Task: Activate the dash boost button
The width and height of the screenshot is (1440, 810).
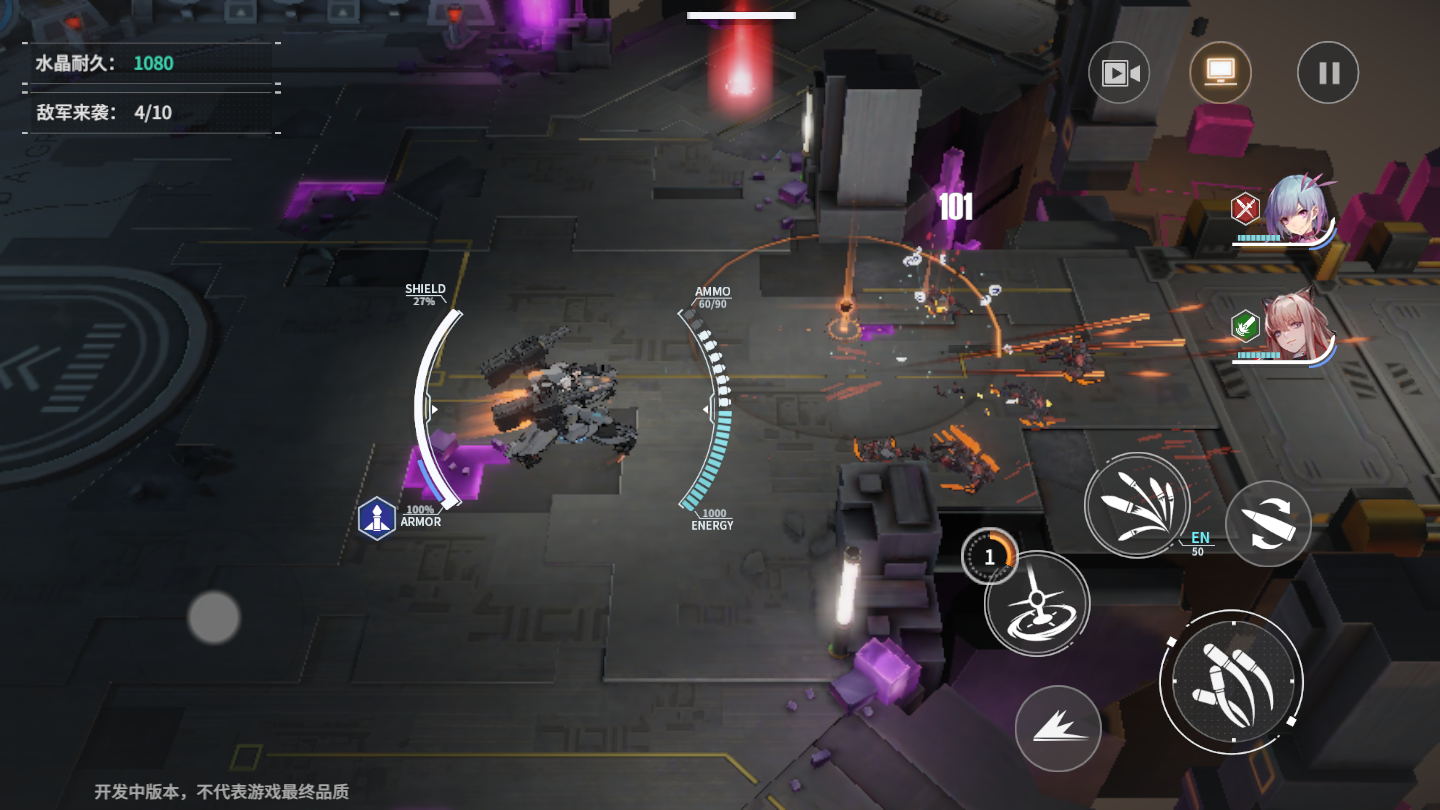Action: [x=1058, y=728]
